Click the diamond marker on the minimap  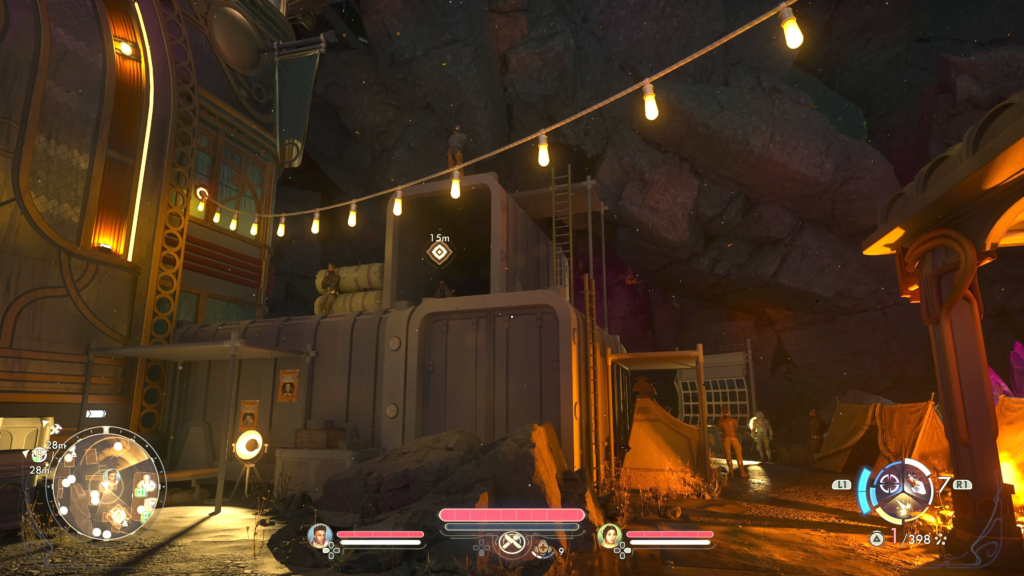click(x=119, y=516)
